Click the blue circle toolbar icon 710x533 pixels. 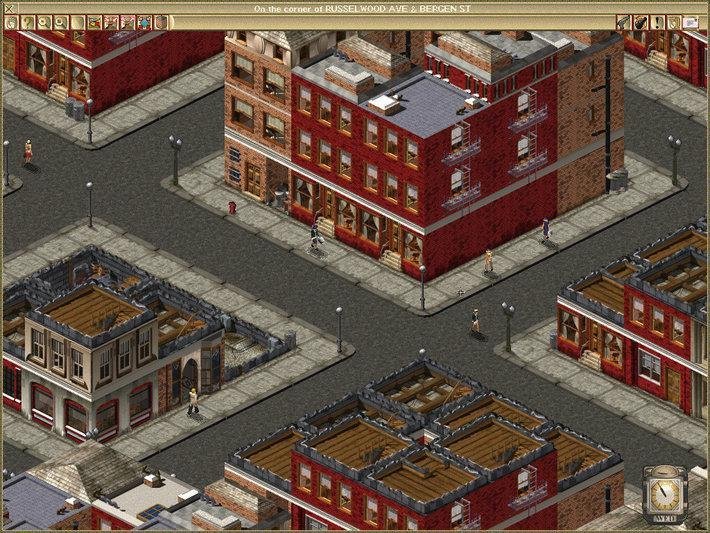point(144,21)
